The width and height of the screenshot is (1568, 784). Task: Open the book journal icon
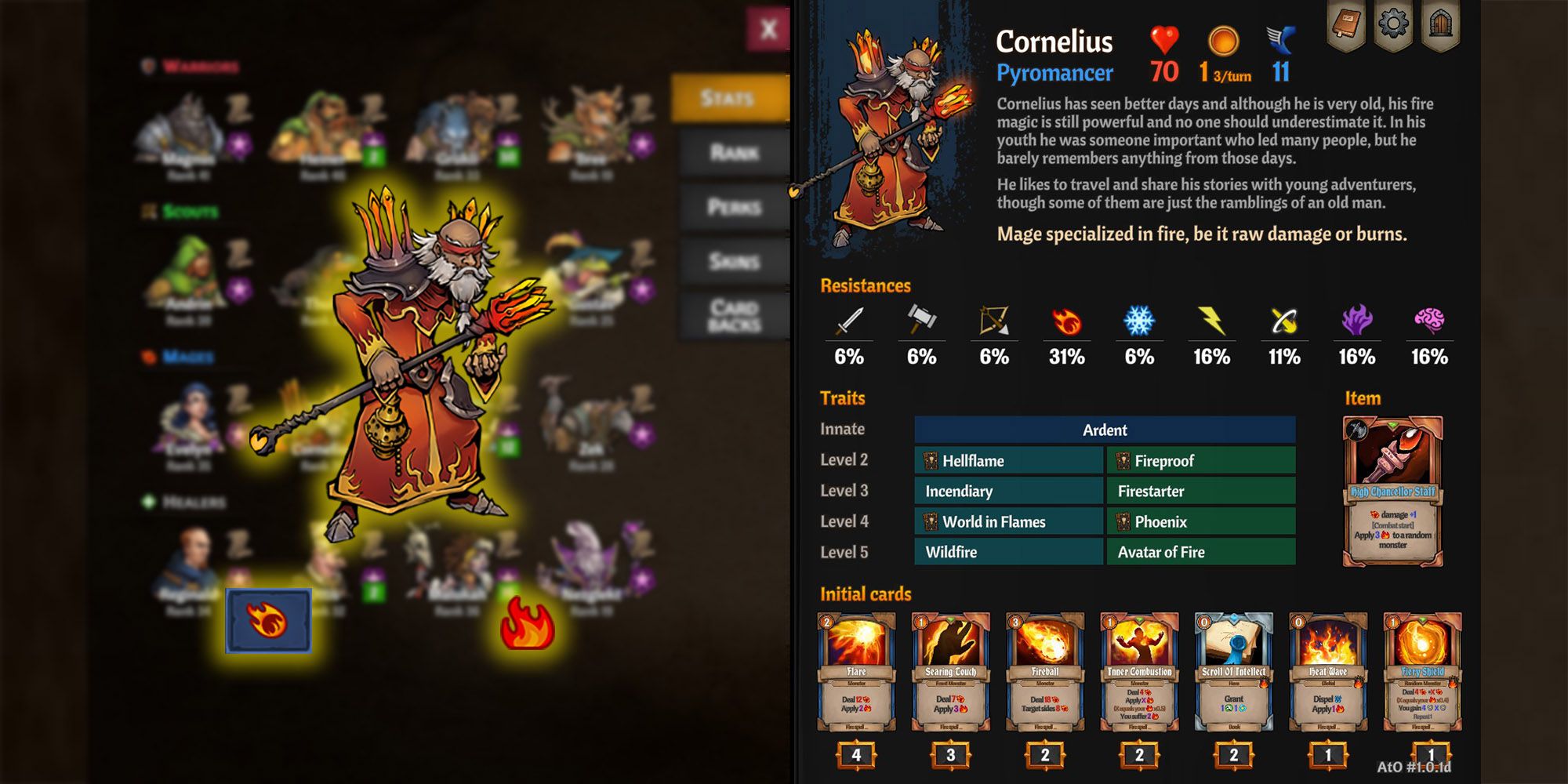1345,25
